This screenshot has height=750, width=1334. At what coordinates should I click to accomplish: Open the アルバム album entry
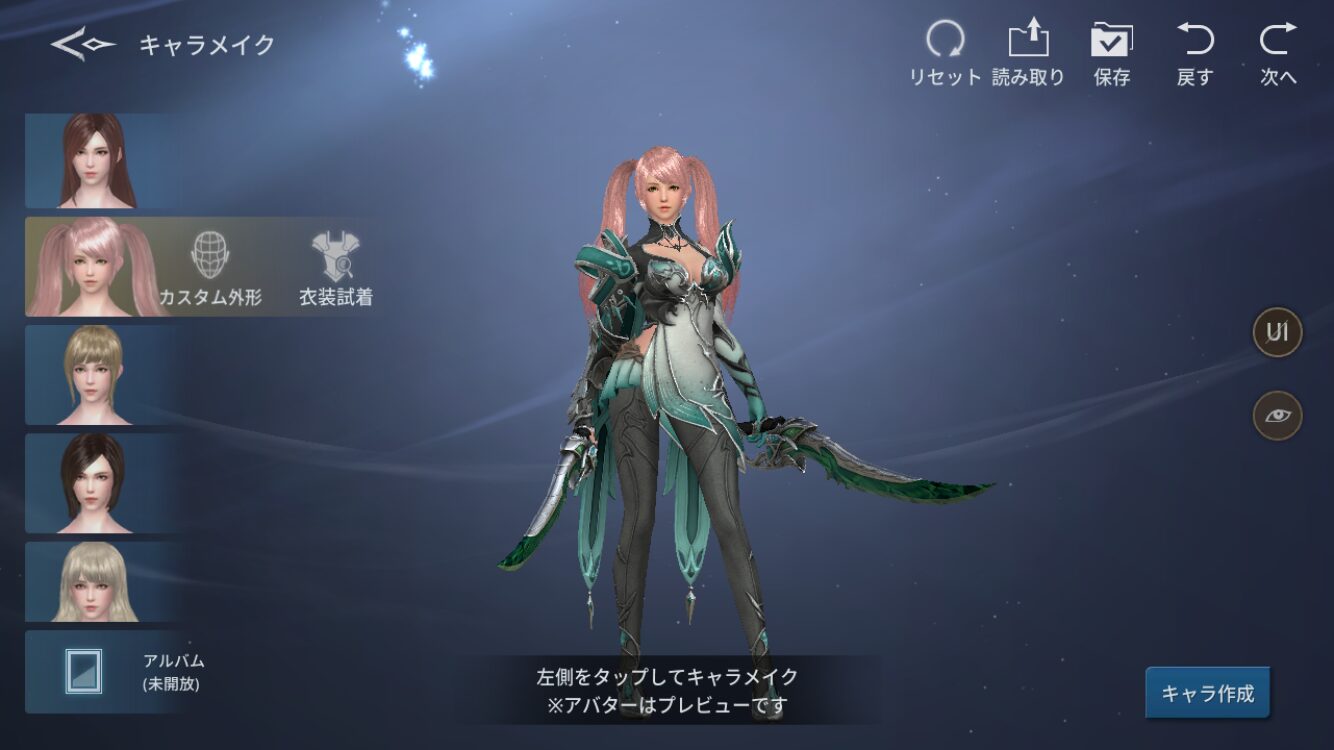pyautogui.click(x=110, y=672)
